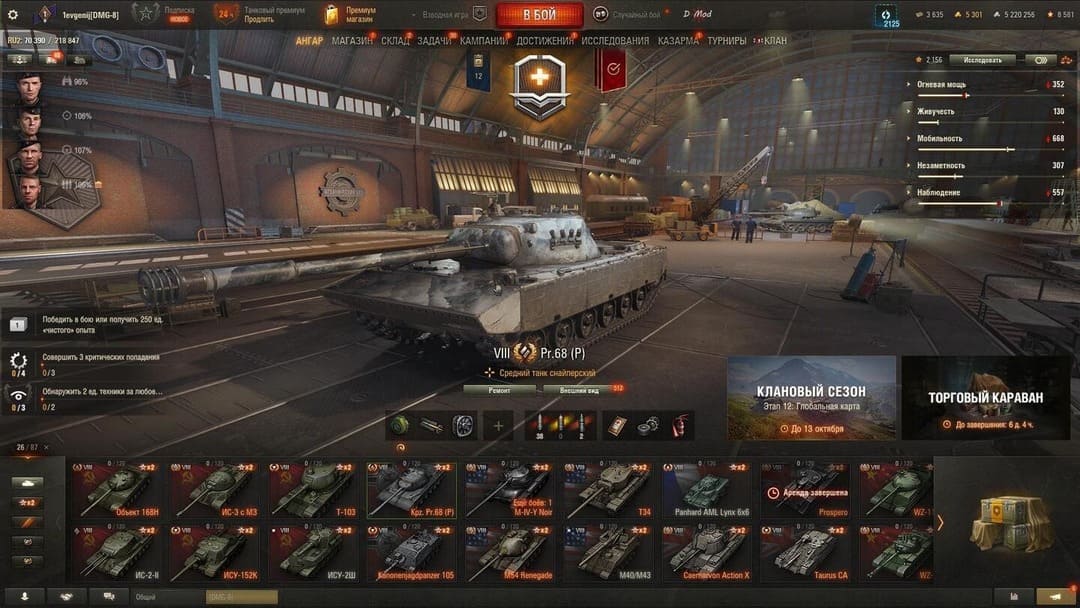This screenshot has width=1080, height=608.
Task: Open Внешний вид customization
Action: coord(579,390)
